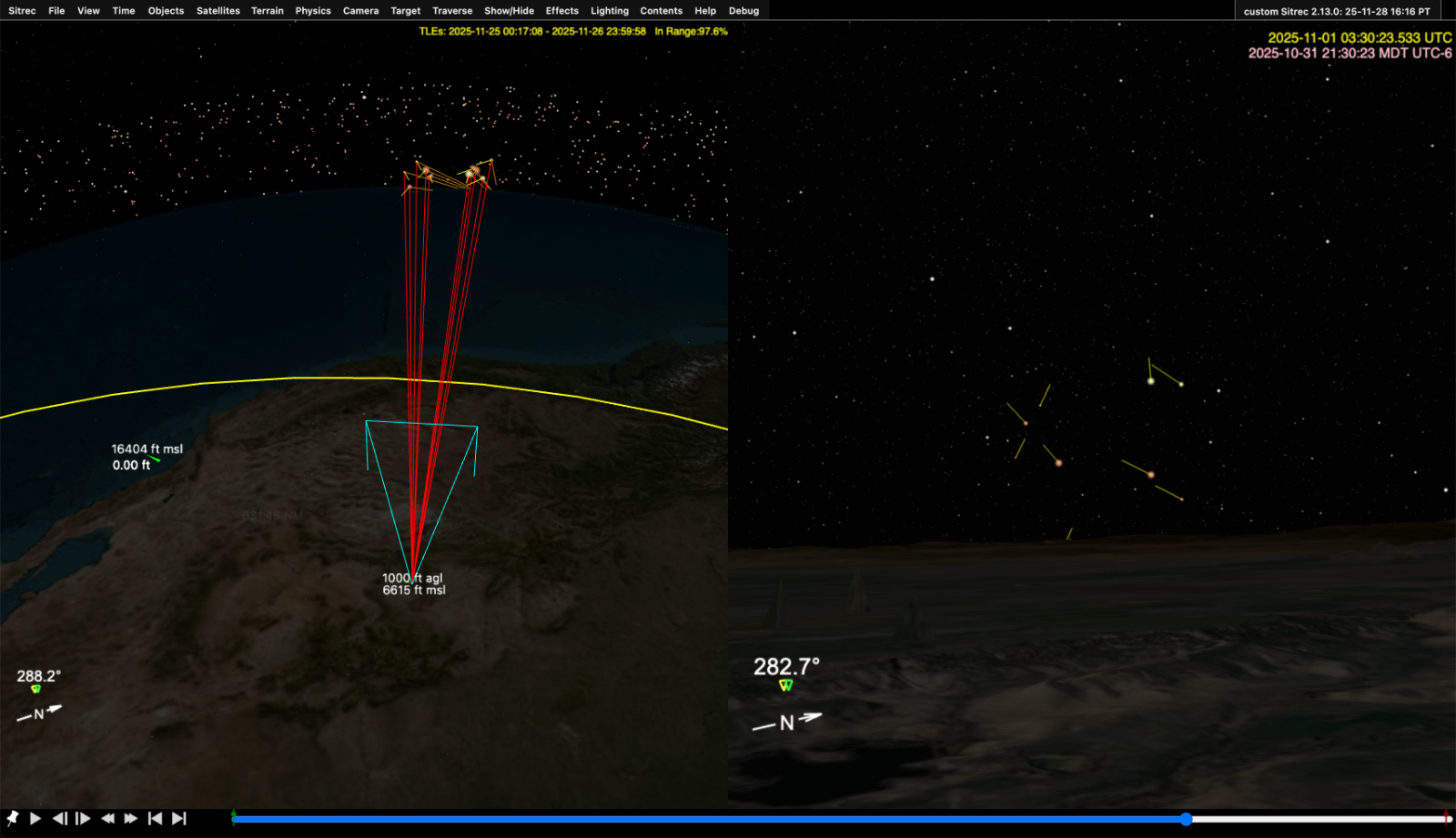Open the Traverse menu
The image size is (1456, 838).
[x=452, y=11]
